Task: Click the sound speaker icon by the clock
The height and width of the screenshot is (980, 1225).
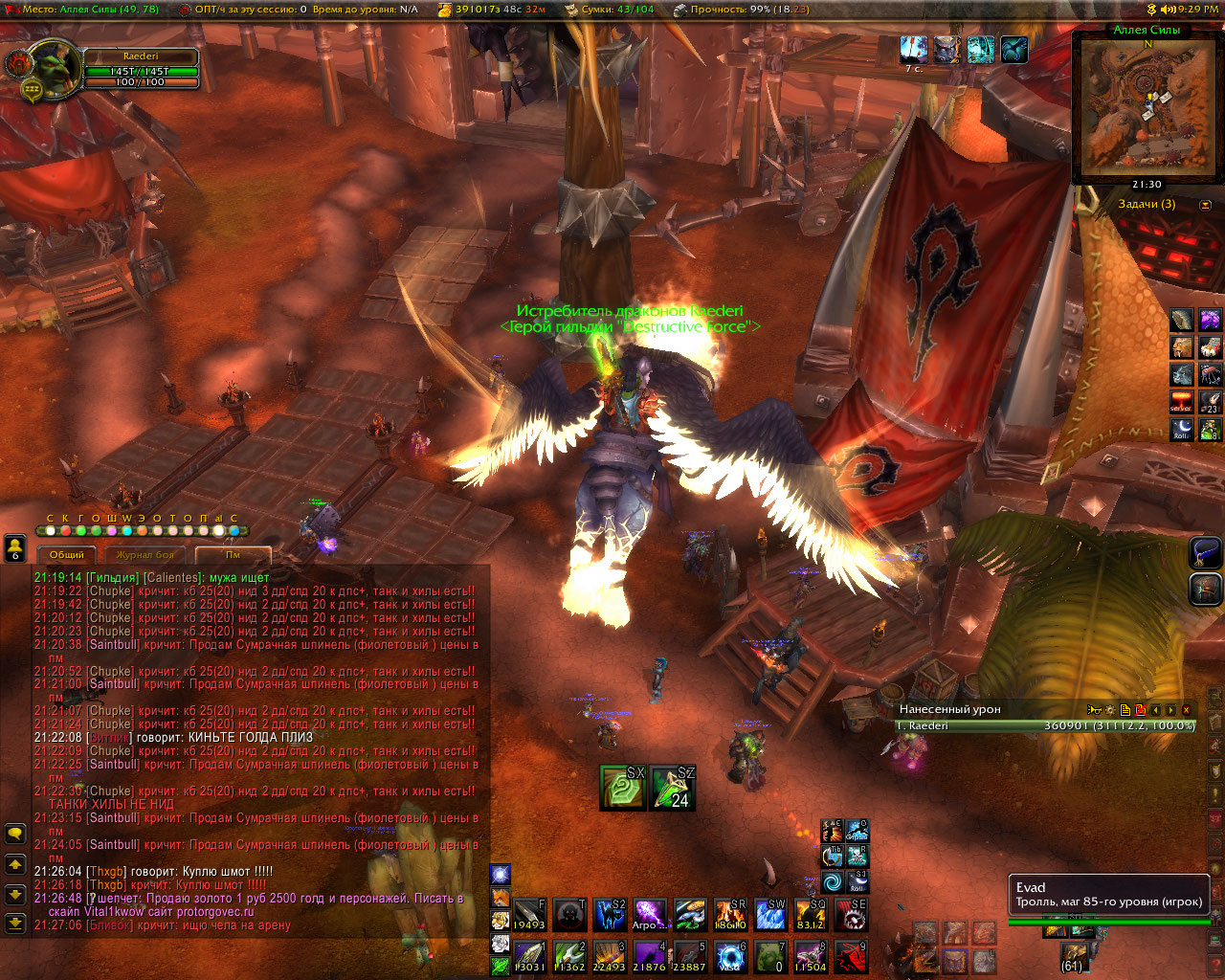Action: pos(1167,9)
